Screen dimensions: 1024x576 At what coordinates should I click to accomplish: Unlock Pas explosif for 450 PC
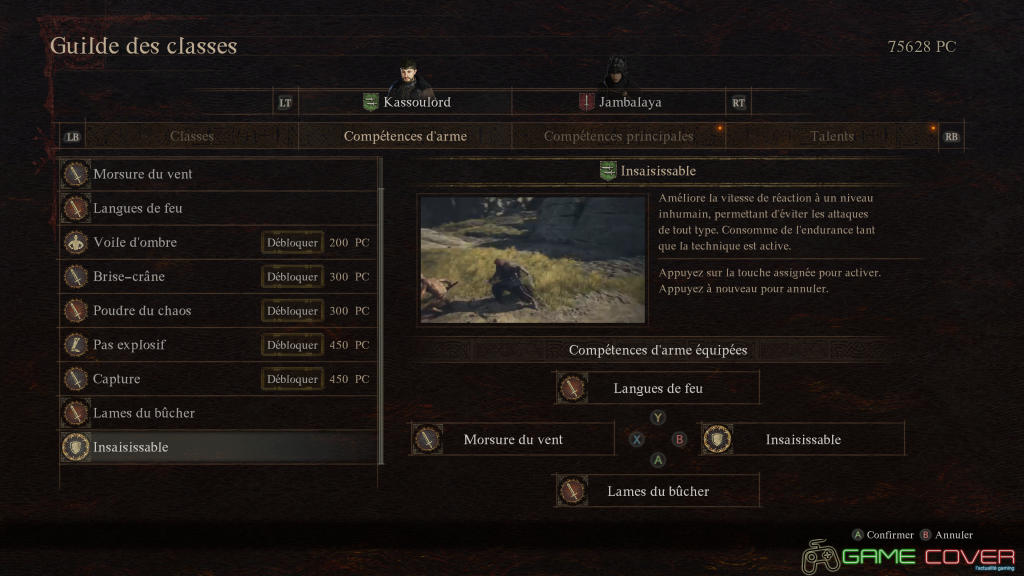[x=292, y=345]
